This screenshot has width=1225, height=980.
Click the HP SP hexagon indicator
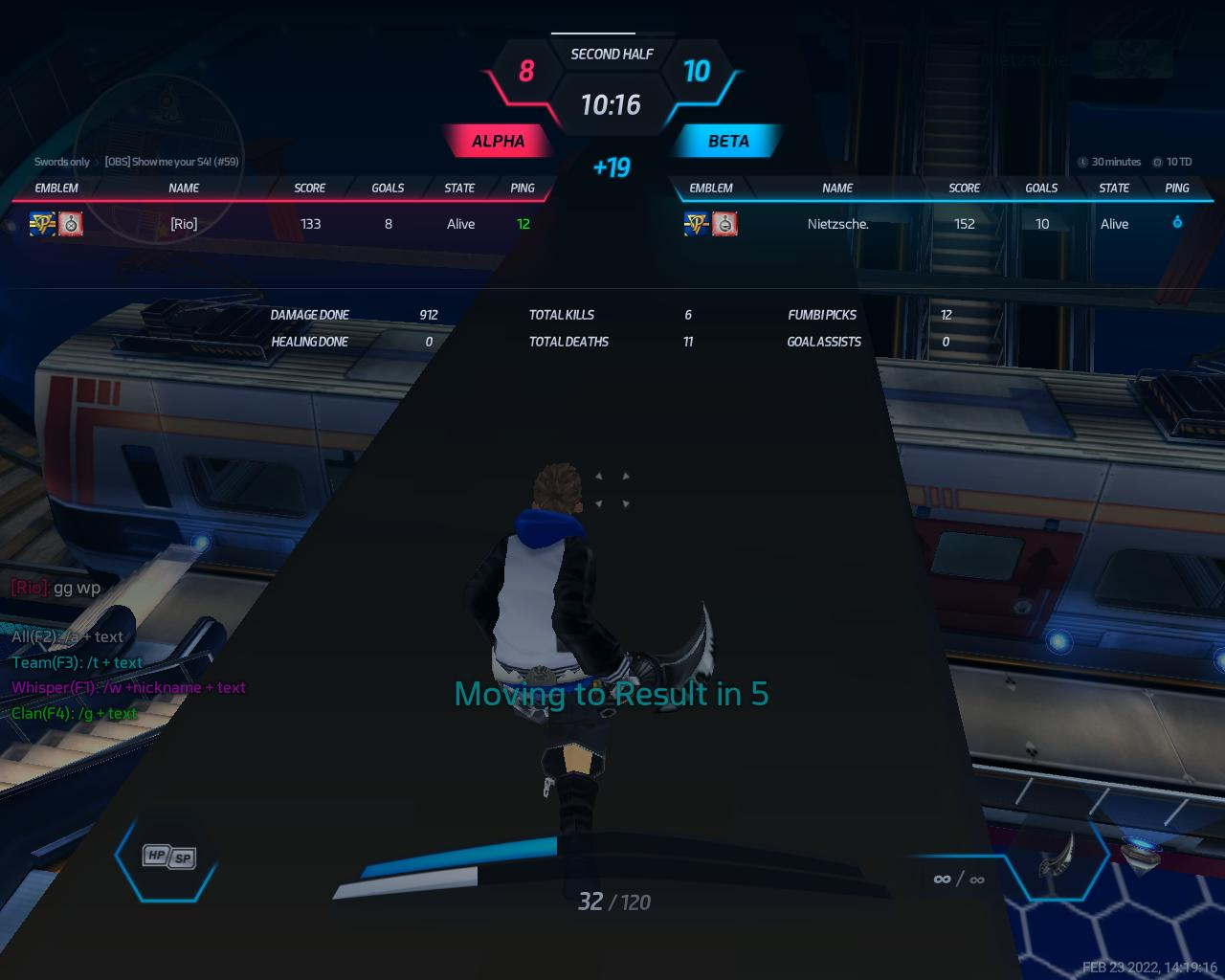pos(168,857)
